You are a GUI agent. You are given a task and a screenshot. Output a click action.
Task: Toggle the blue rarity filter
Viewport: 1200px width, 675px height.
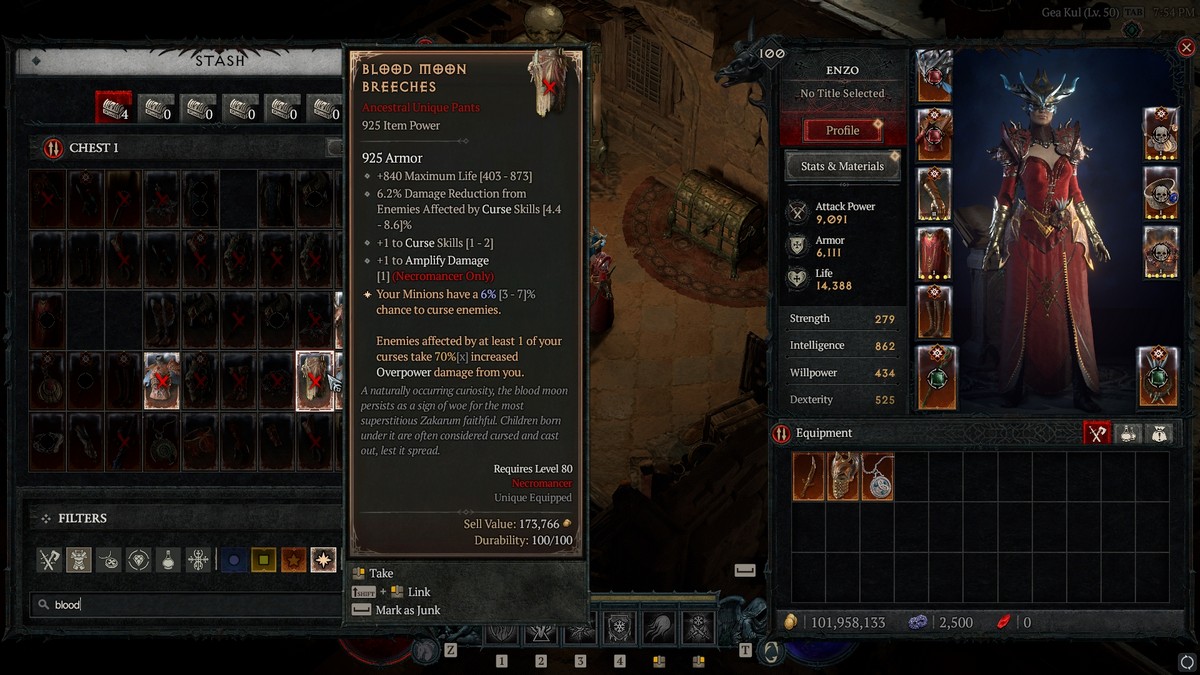click(x=233, y=560)
